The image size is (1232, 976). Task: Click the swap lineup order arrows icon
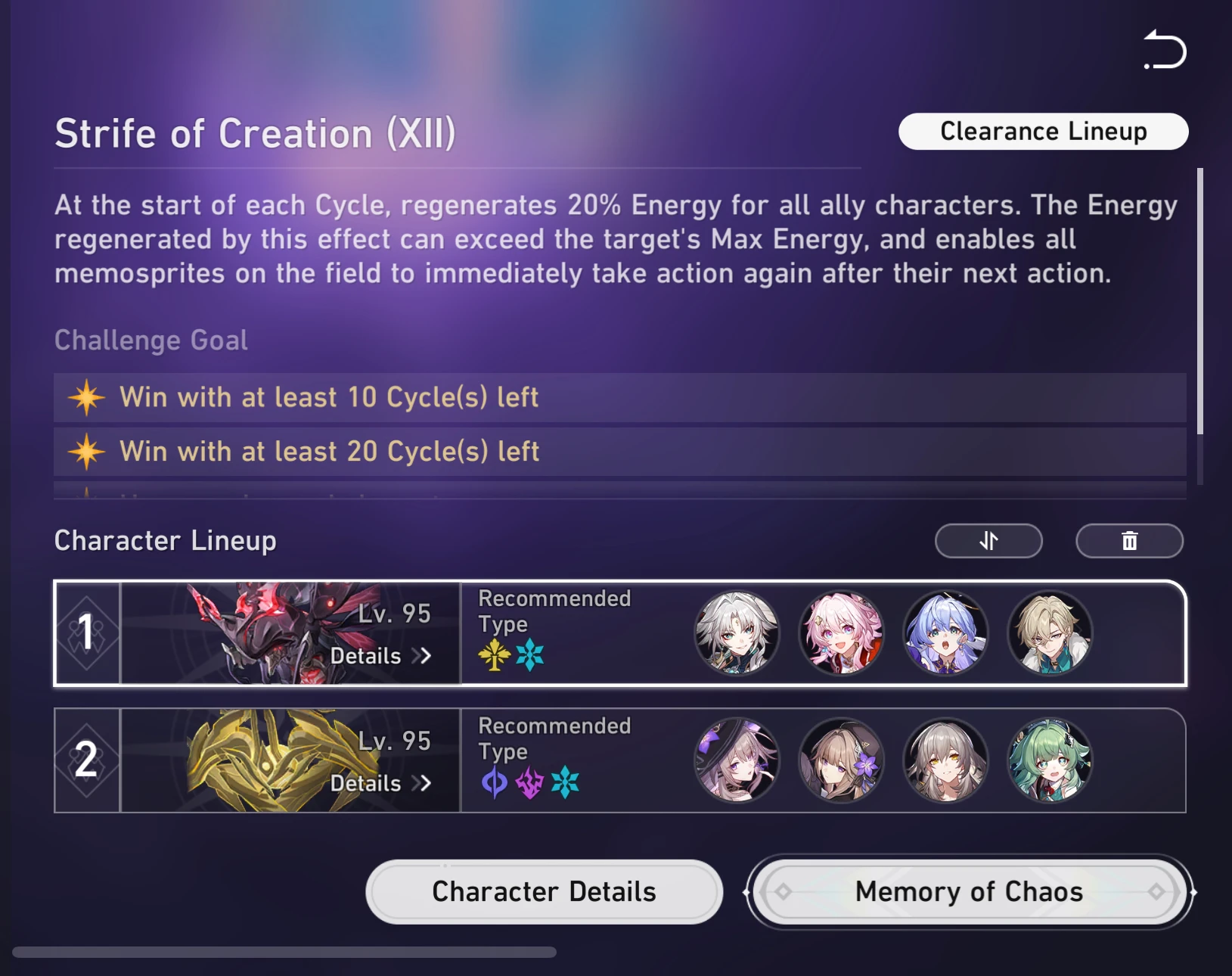[x=988, y=541]
